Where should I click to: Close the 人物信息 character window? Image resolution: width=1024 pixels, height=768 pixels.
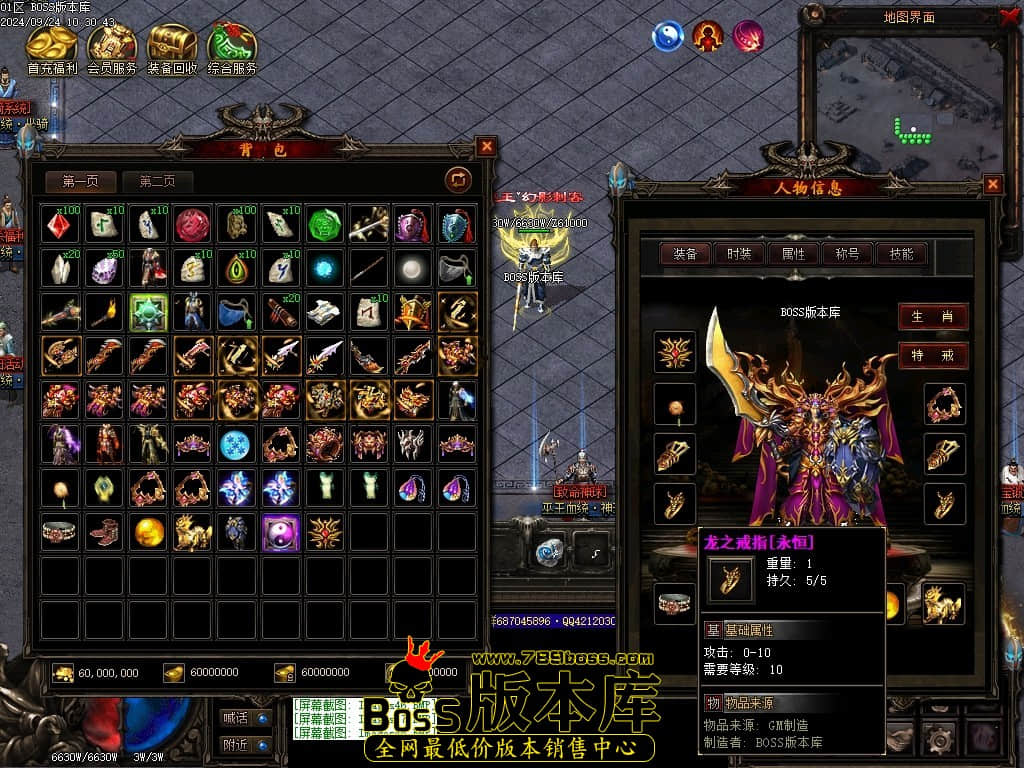[992, 184]
